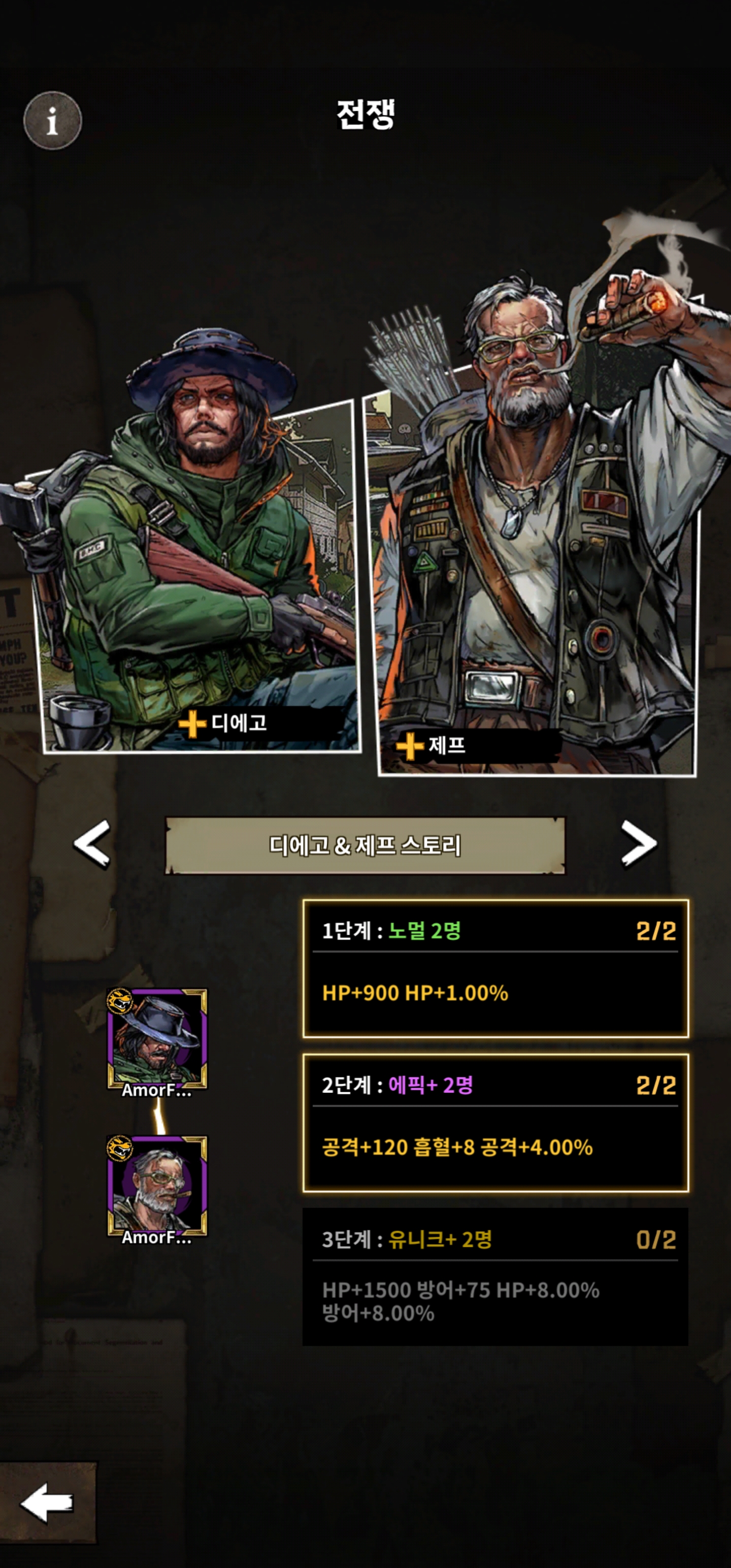731x1568 pixels.
Task: Open the info button
Action: [x=52, y=120]
